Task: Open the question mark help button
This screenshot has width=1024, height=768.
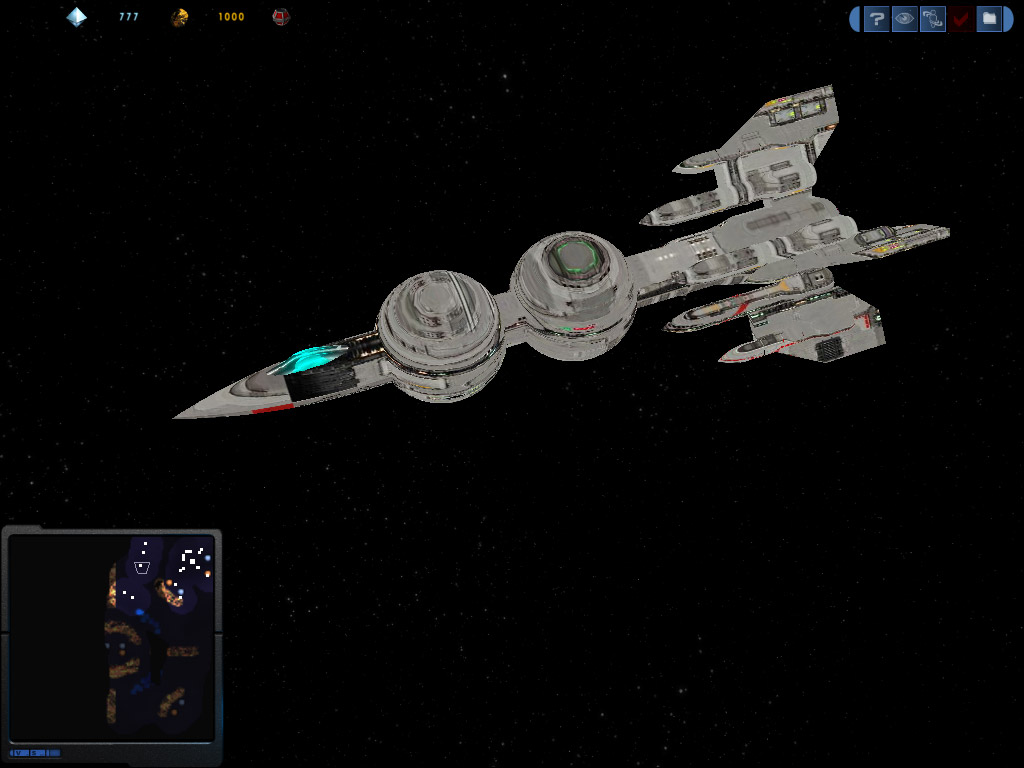Action: pyautogui.click(x=876, y=18)
